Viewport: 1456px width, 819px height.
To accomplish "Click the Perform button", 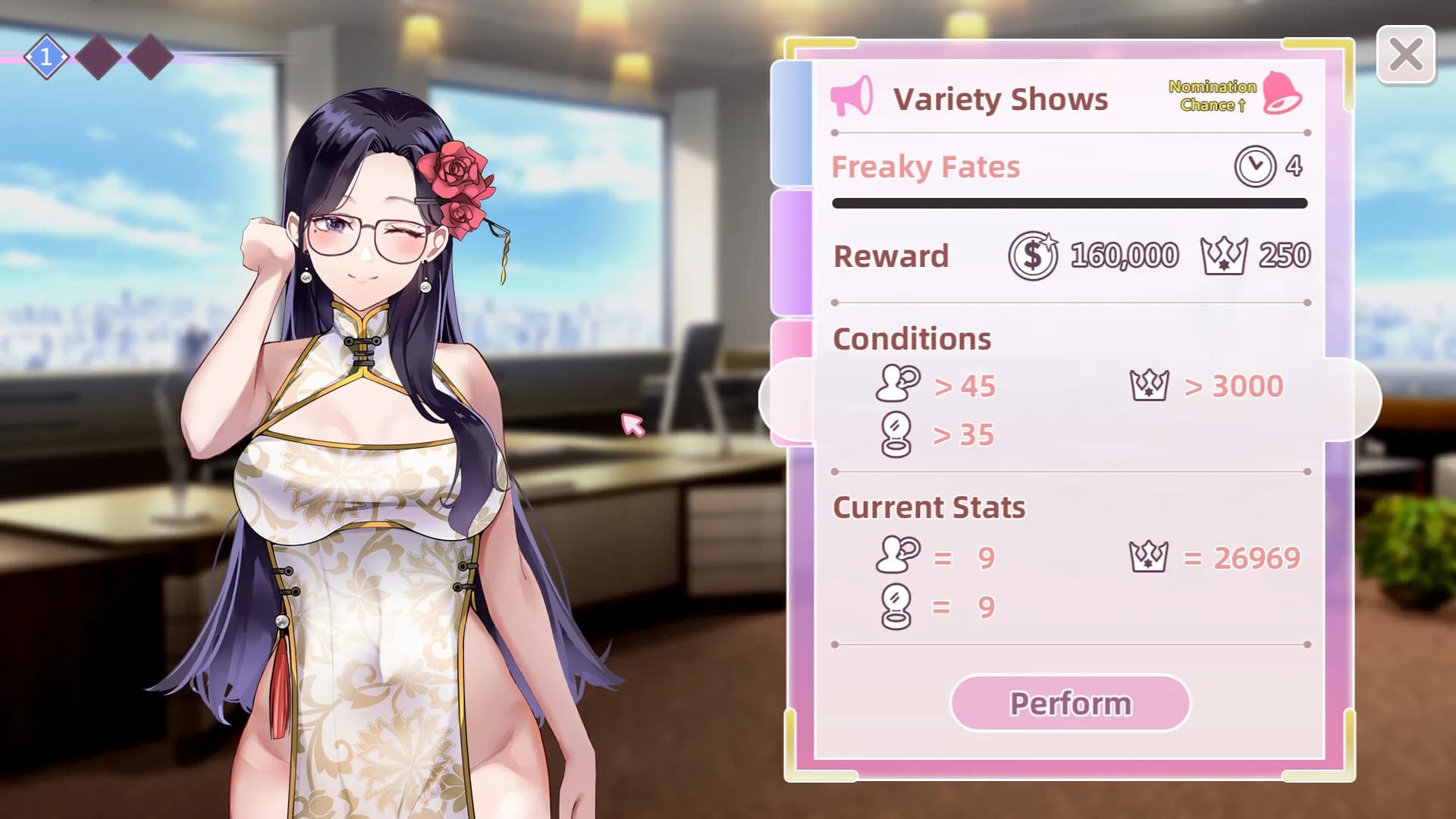I will pos(1070,703).
